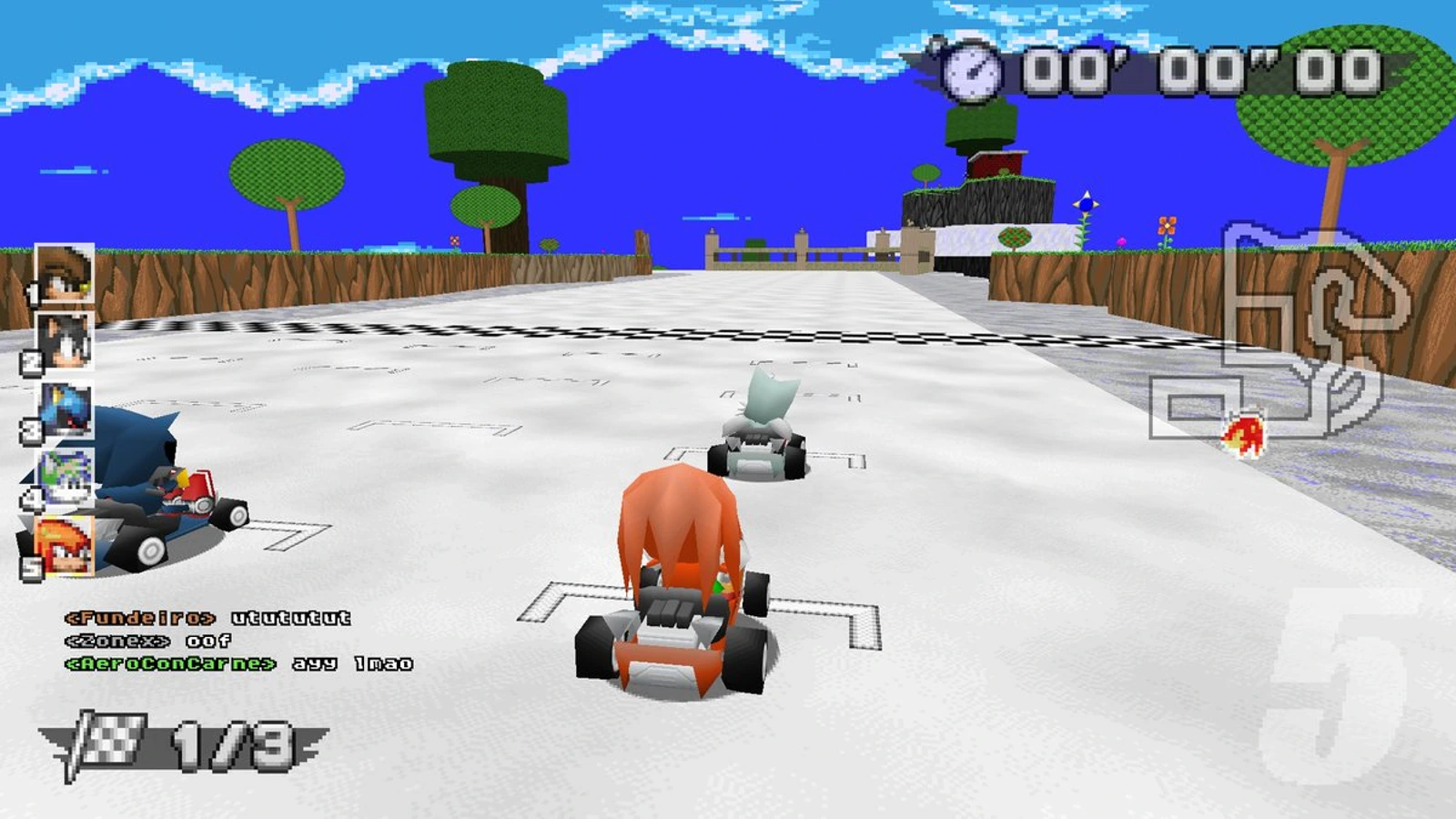Viewport: 1456px width, 819px height.
Task: Click the Fundeiro chat message
Action: [209, 616]
